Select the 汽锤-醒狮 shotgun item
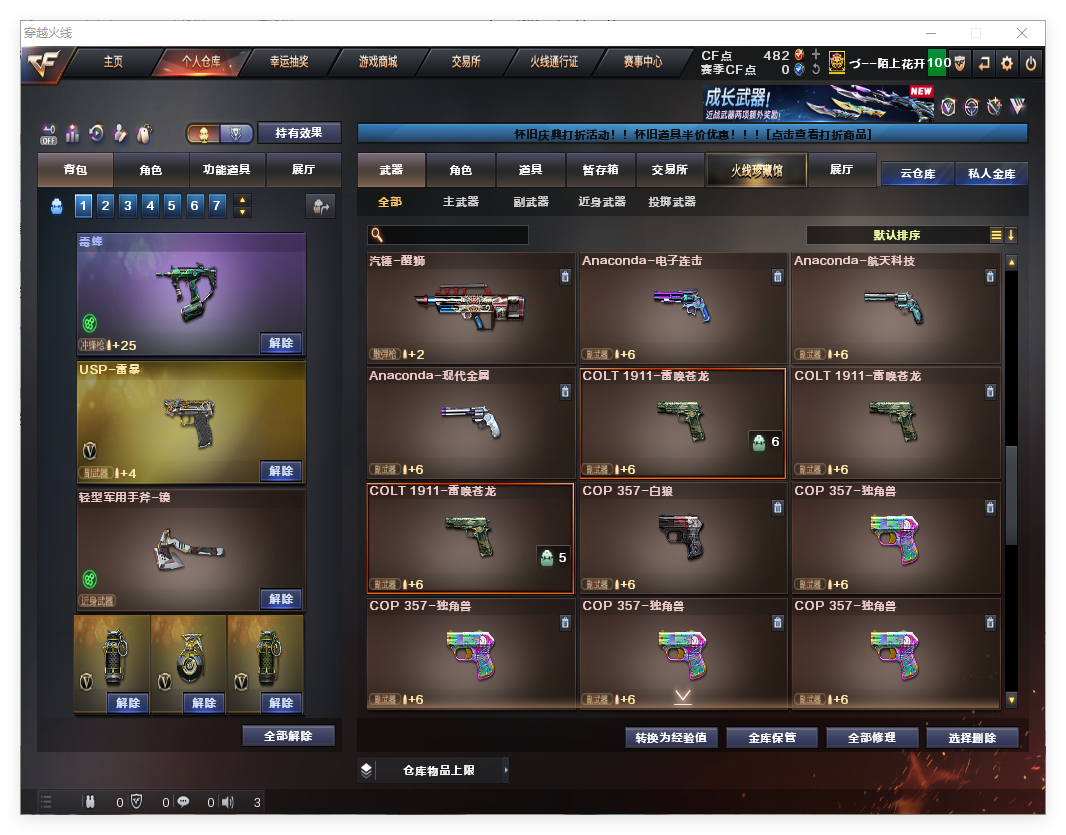The height and width of the screenshot is (835, 1066). tap(470, 307)
